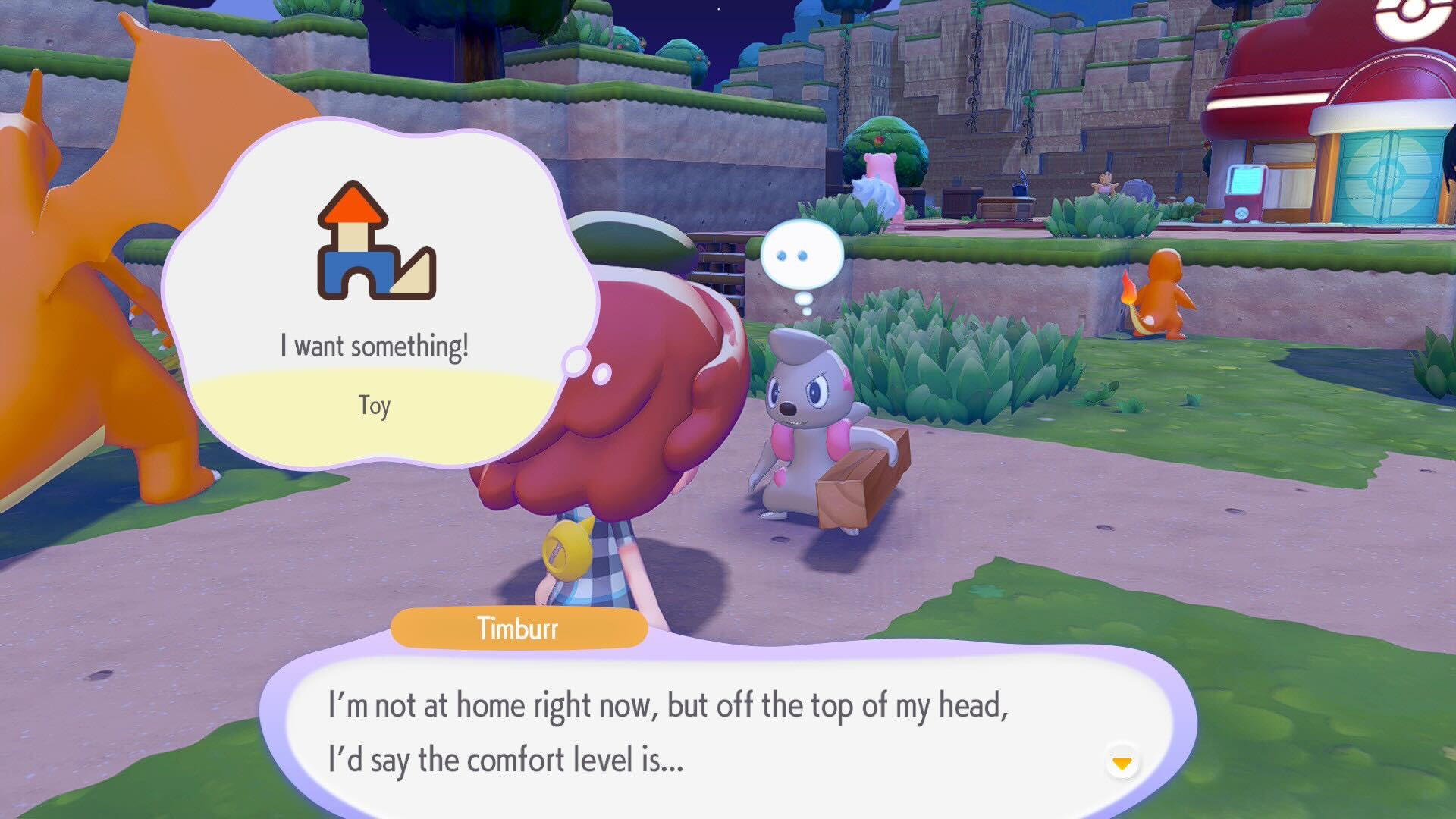Screen dimensions: 1456x819
Task: Click Timburr's dialogue text box
Action: point(728,732)
